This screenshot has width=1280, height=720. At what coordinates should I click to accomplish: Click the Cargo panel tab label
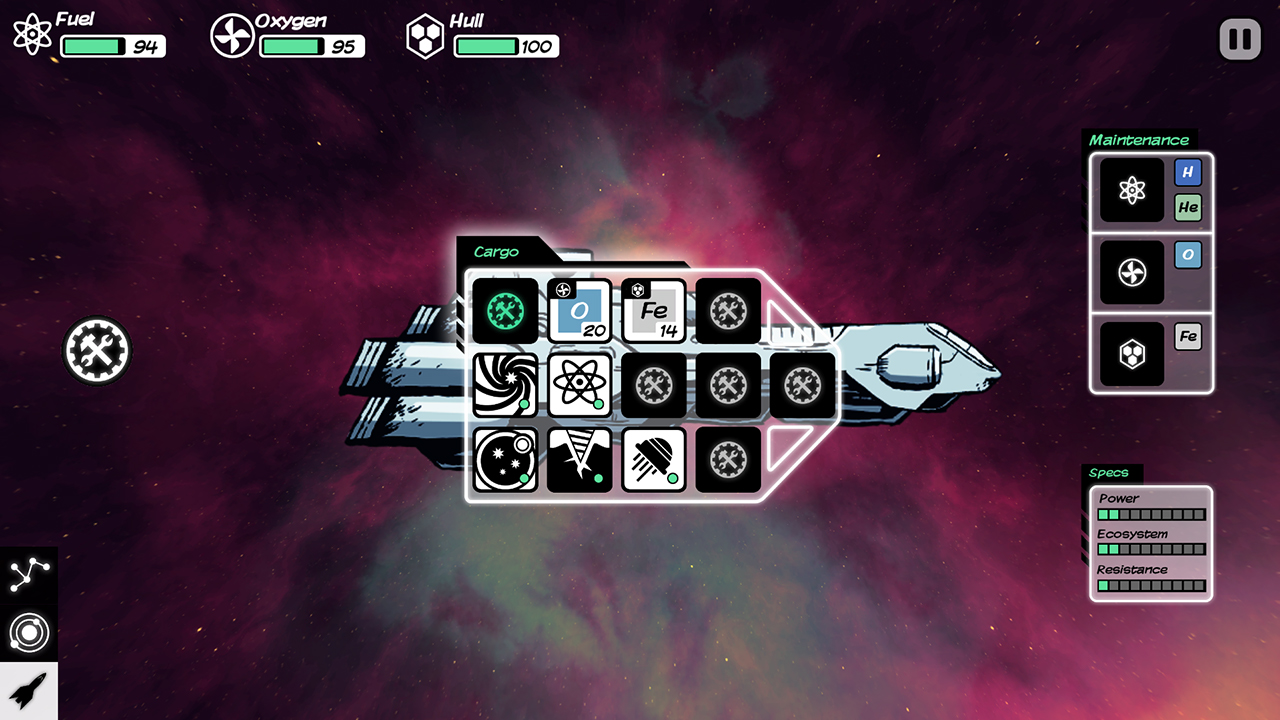click(497, 252)
